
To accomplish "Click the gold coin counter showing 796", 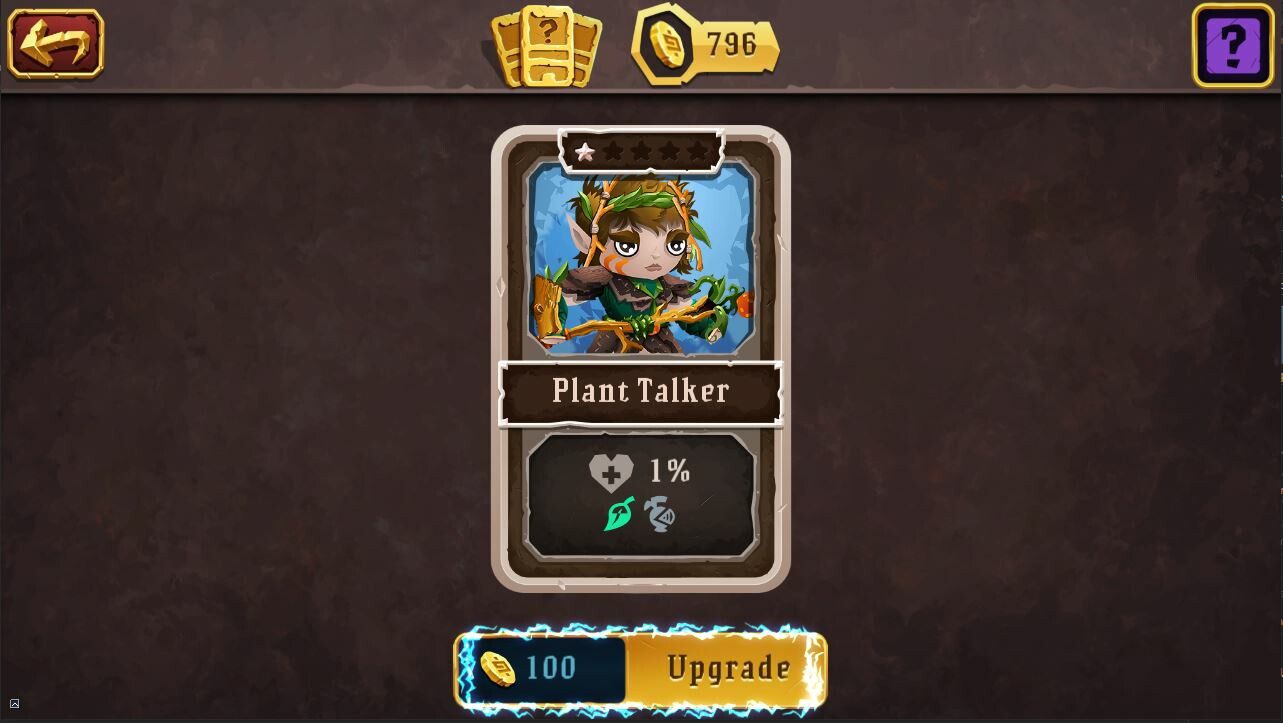I will (x=706, y=44).
